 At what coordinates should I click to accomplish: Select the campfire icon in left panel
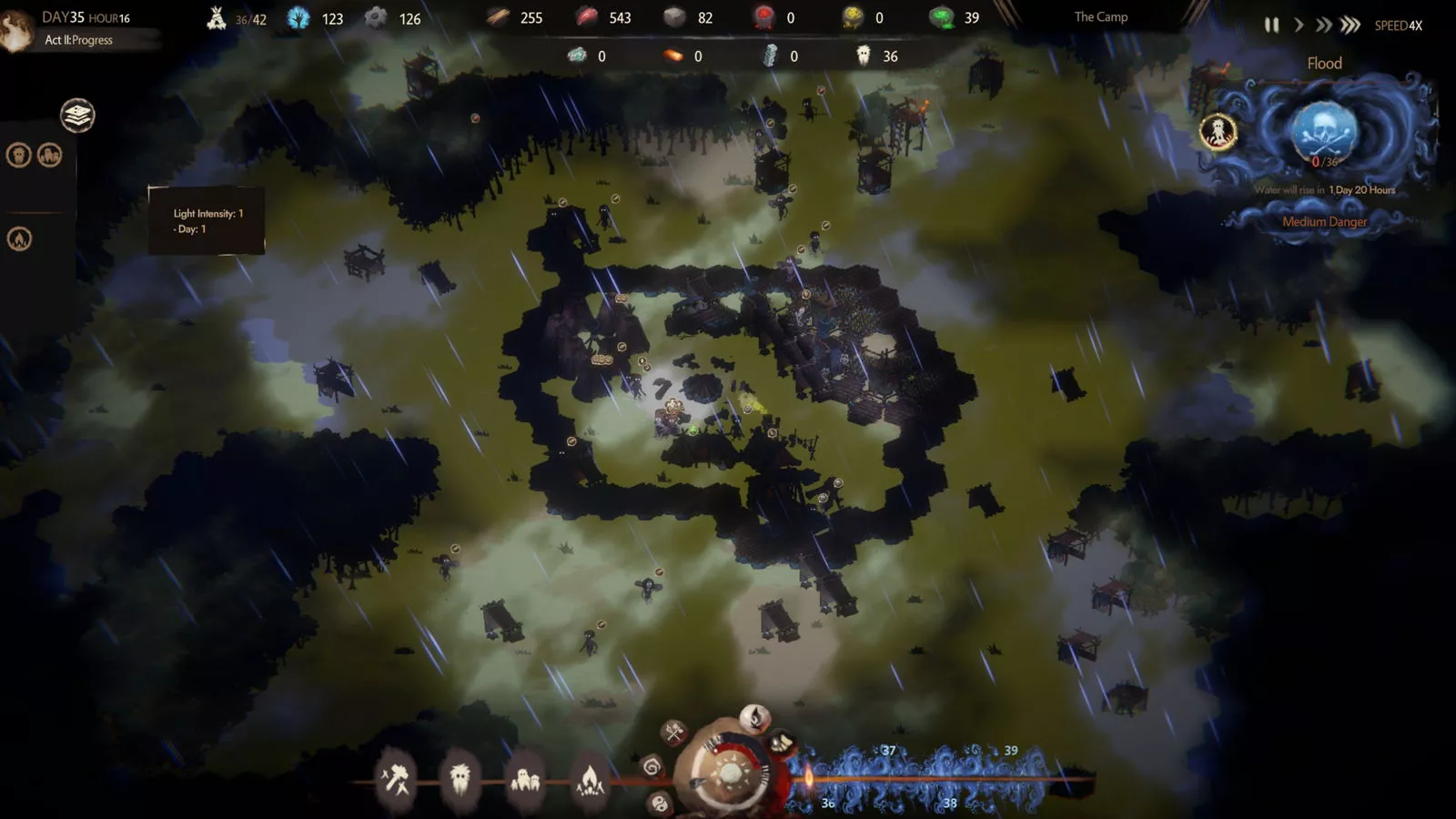click(19, 238)
